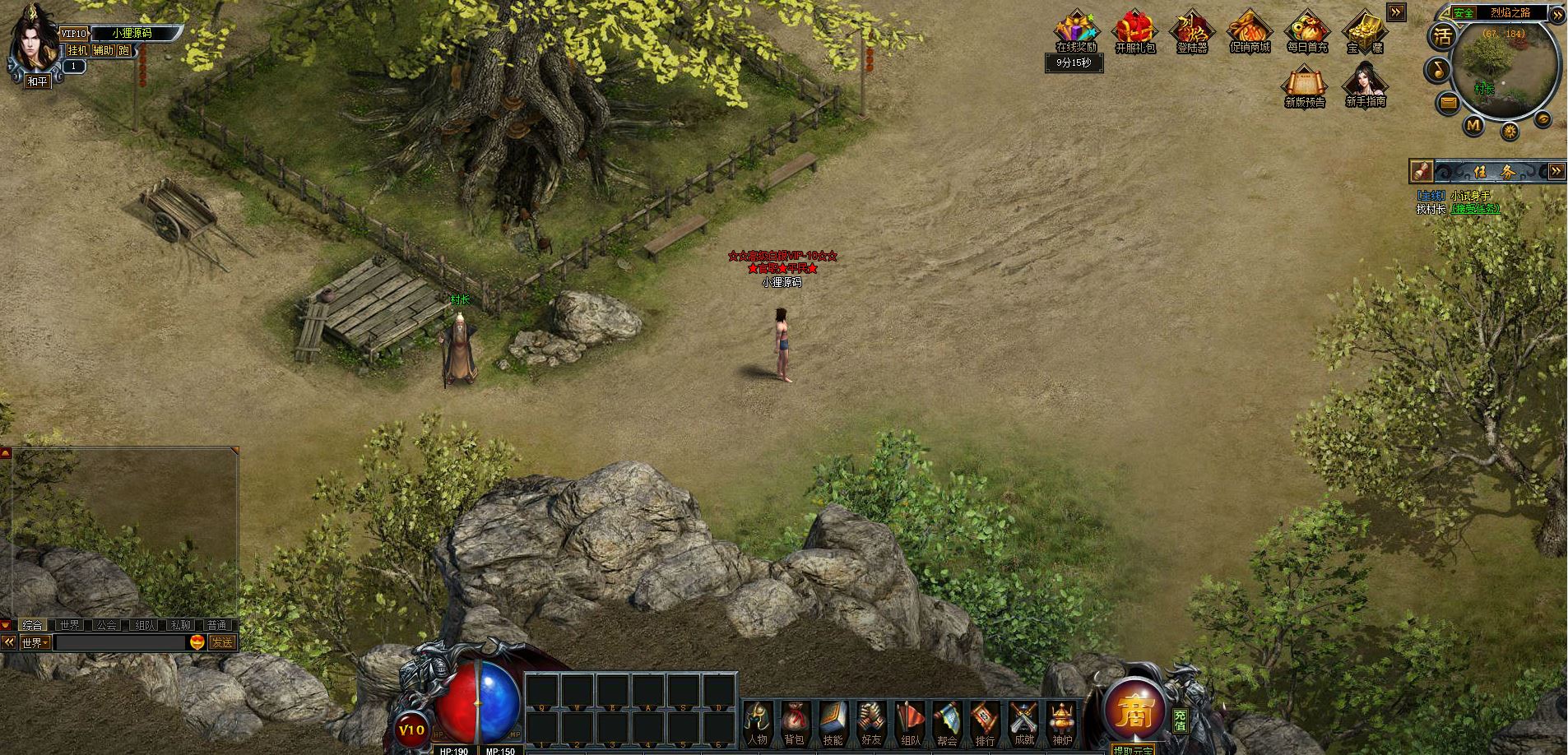Click the 接受任务 accept quest link

tap(1475, 209)
